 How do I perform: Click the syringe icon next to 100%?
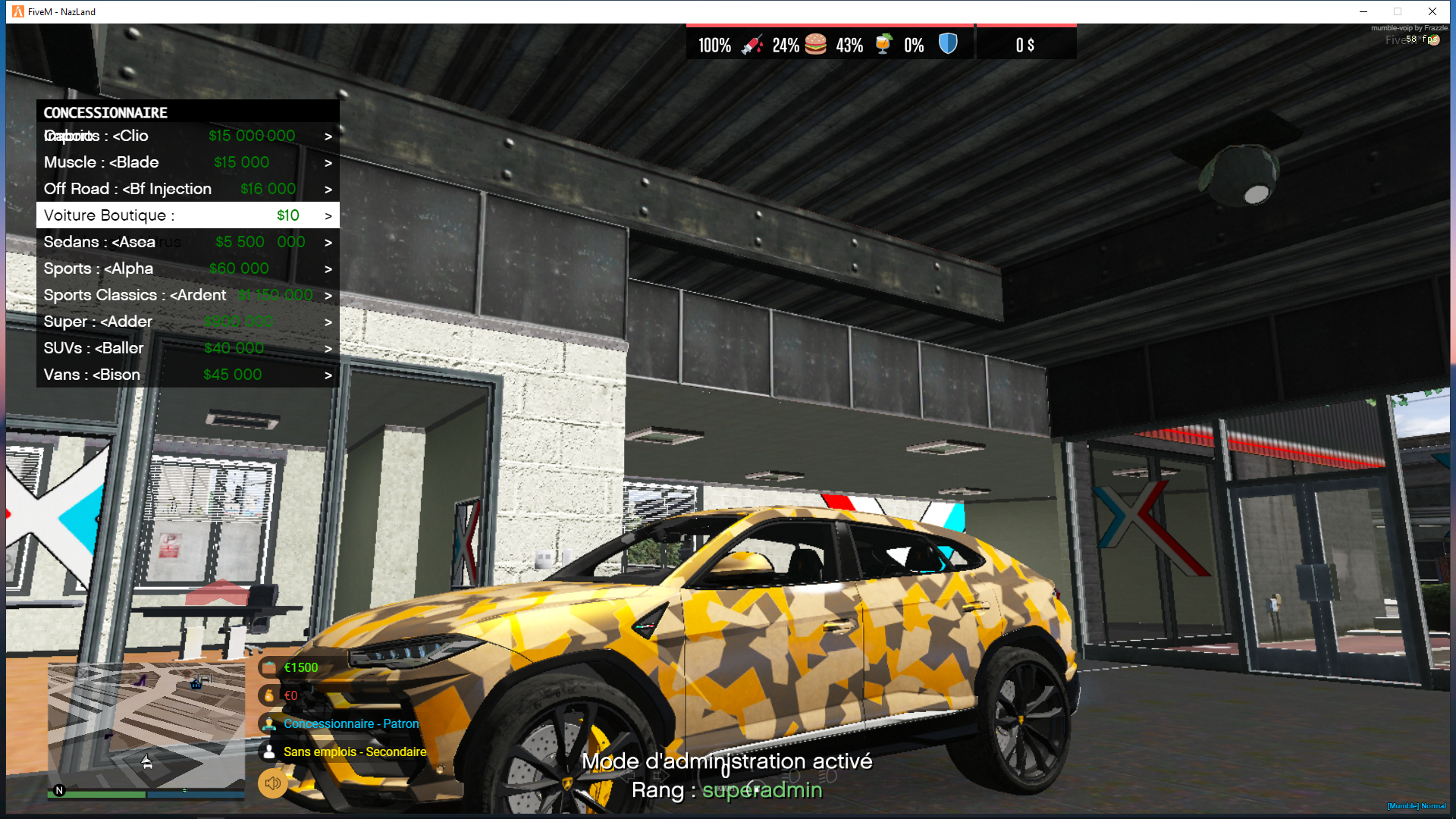(x=752, y=45)
